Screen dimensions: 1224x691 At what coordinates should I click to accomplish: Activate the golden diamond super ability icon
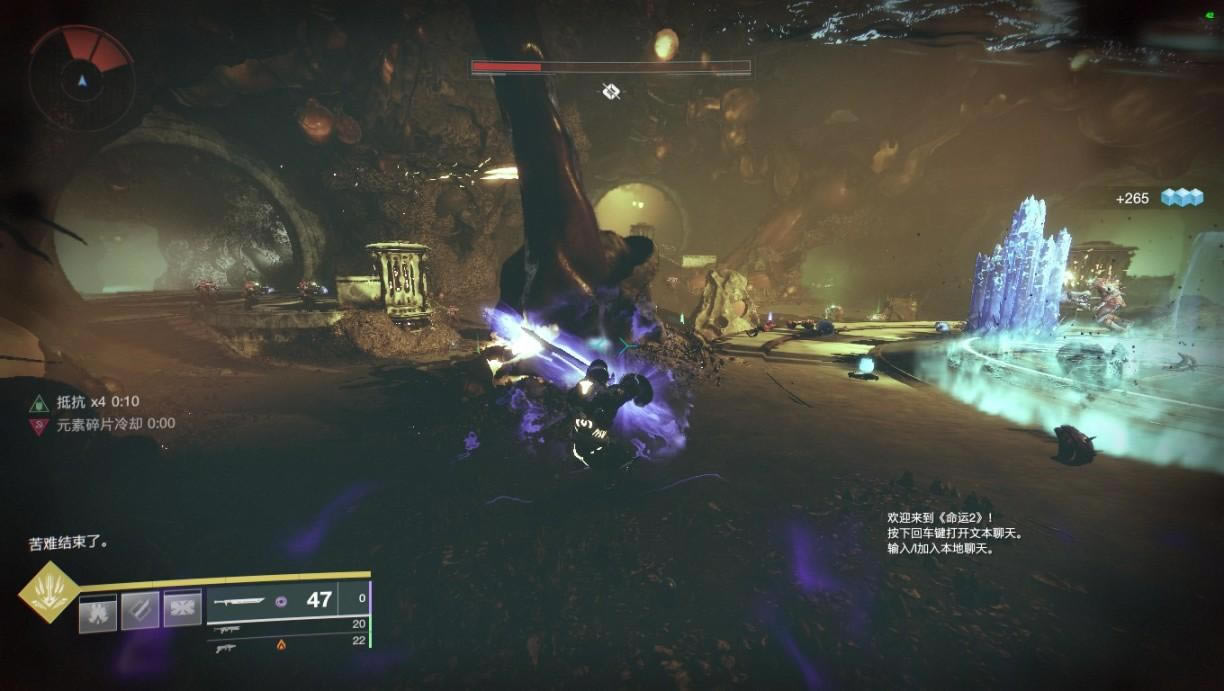pyautogui.click(x=49, y=592)
